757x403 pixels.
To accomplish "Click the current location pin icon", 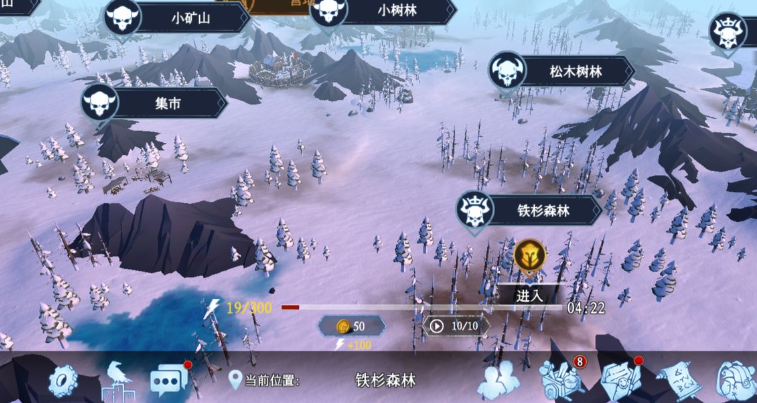I will tap(236, 380).
